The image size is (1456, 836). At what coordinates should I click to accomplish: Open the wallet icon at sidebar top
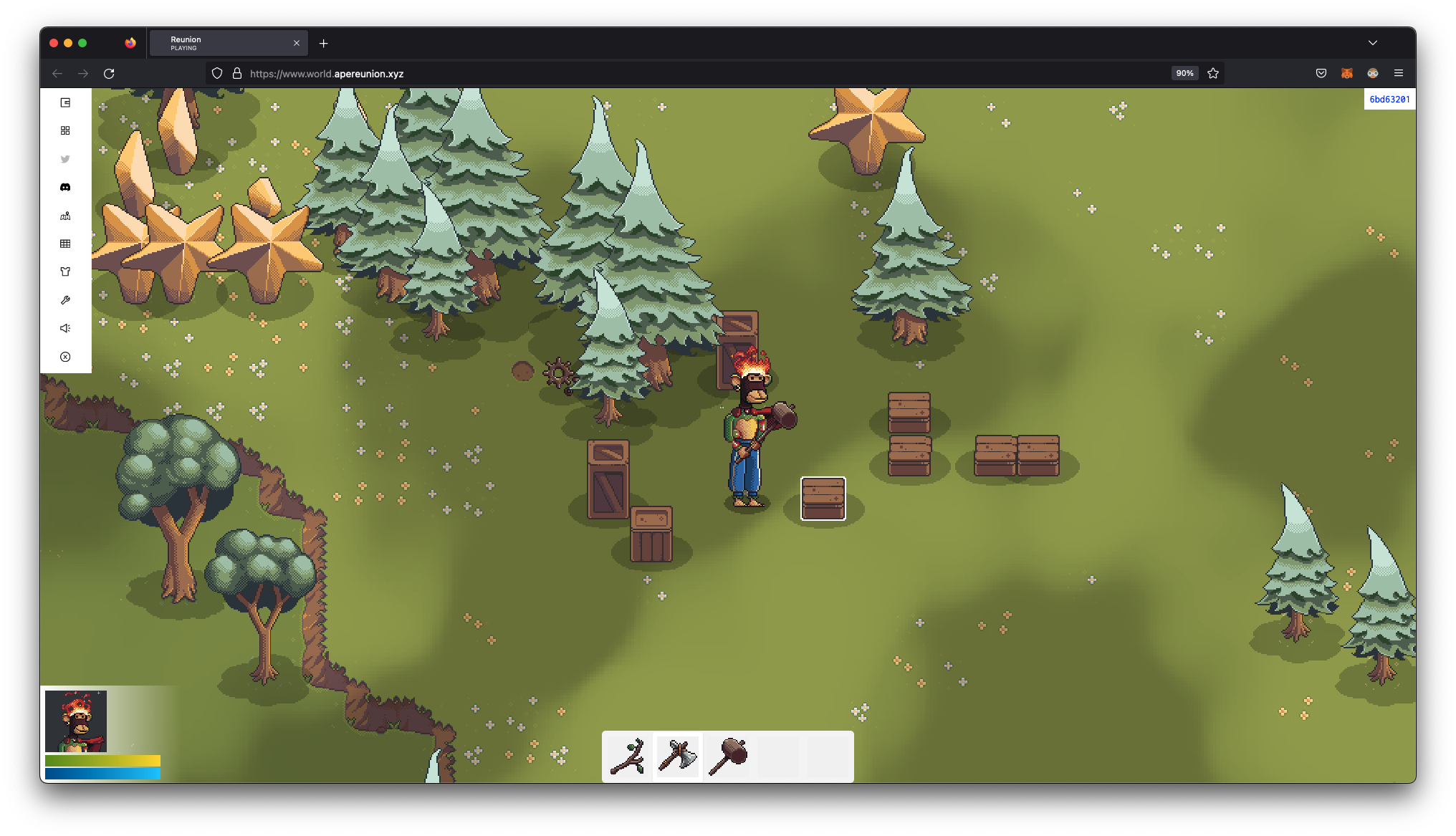tap(65, 102)
